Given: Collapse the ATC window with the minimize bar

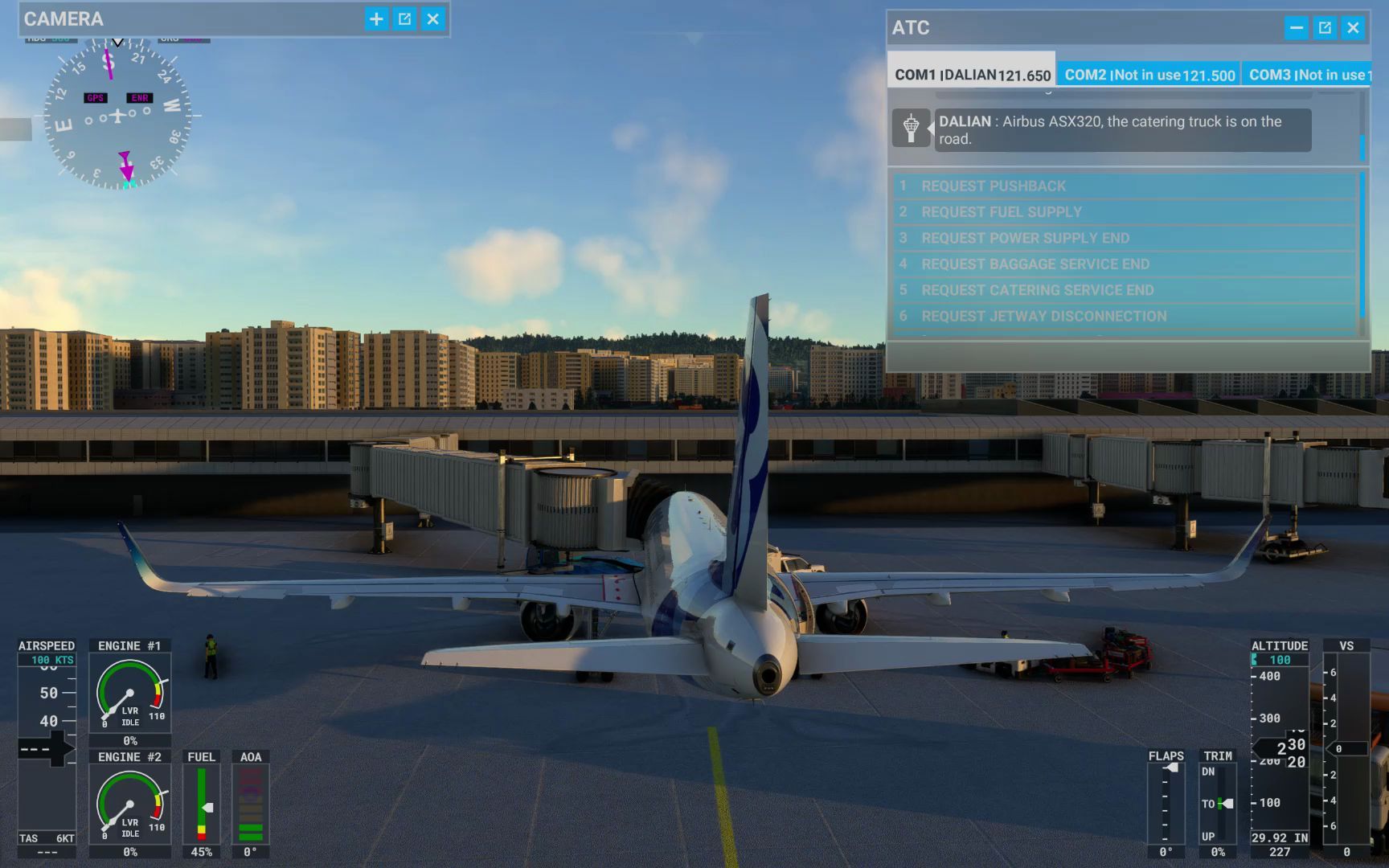Looking at the screenshot, I should (1296, 27).
